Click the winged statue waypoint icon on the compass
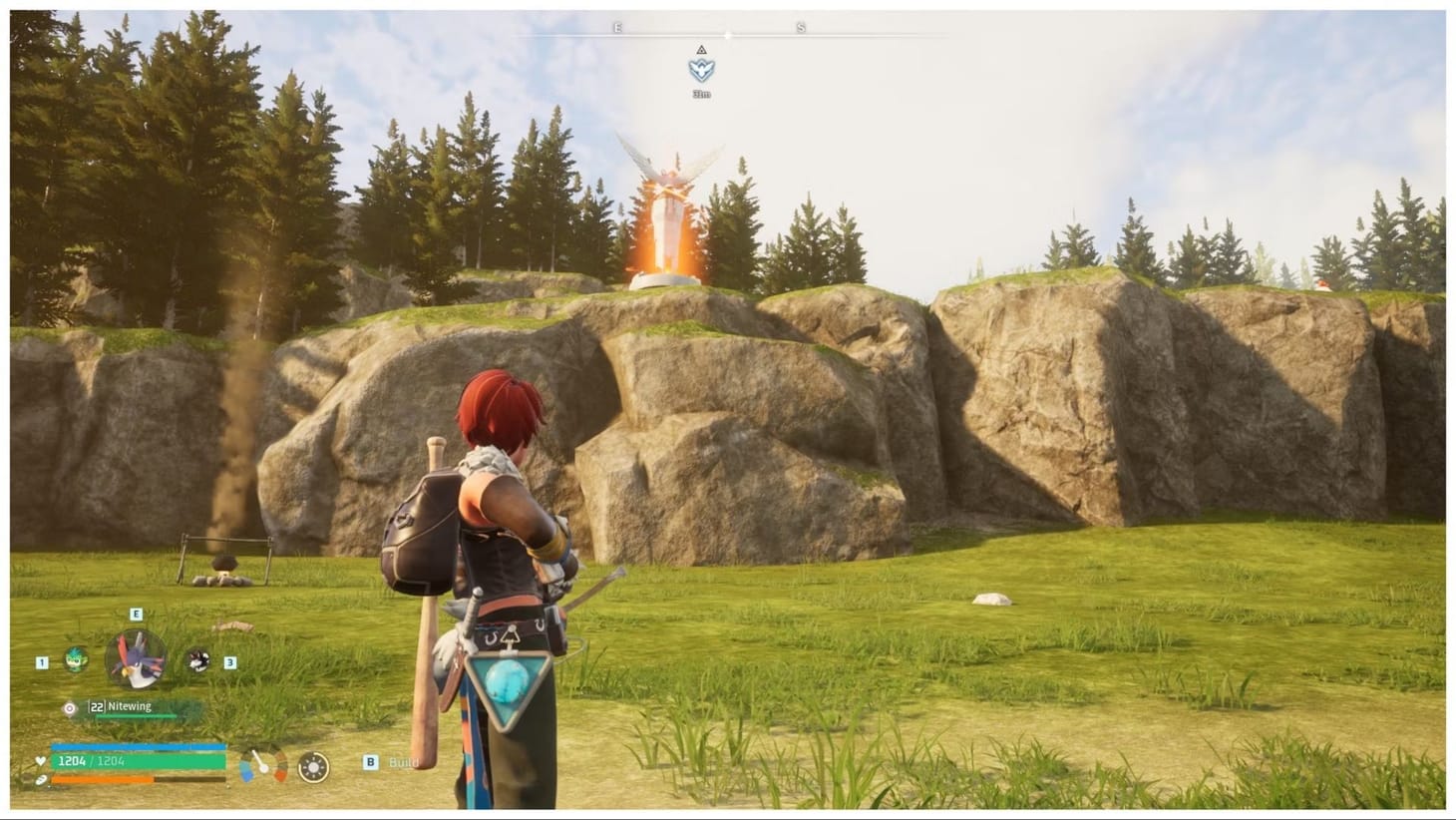Image resolution: width=1456 pixels, height=820 pixels. 701,70
